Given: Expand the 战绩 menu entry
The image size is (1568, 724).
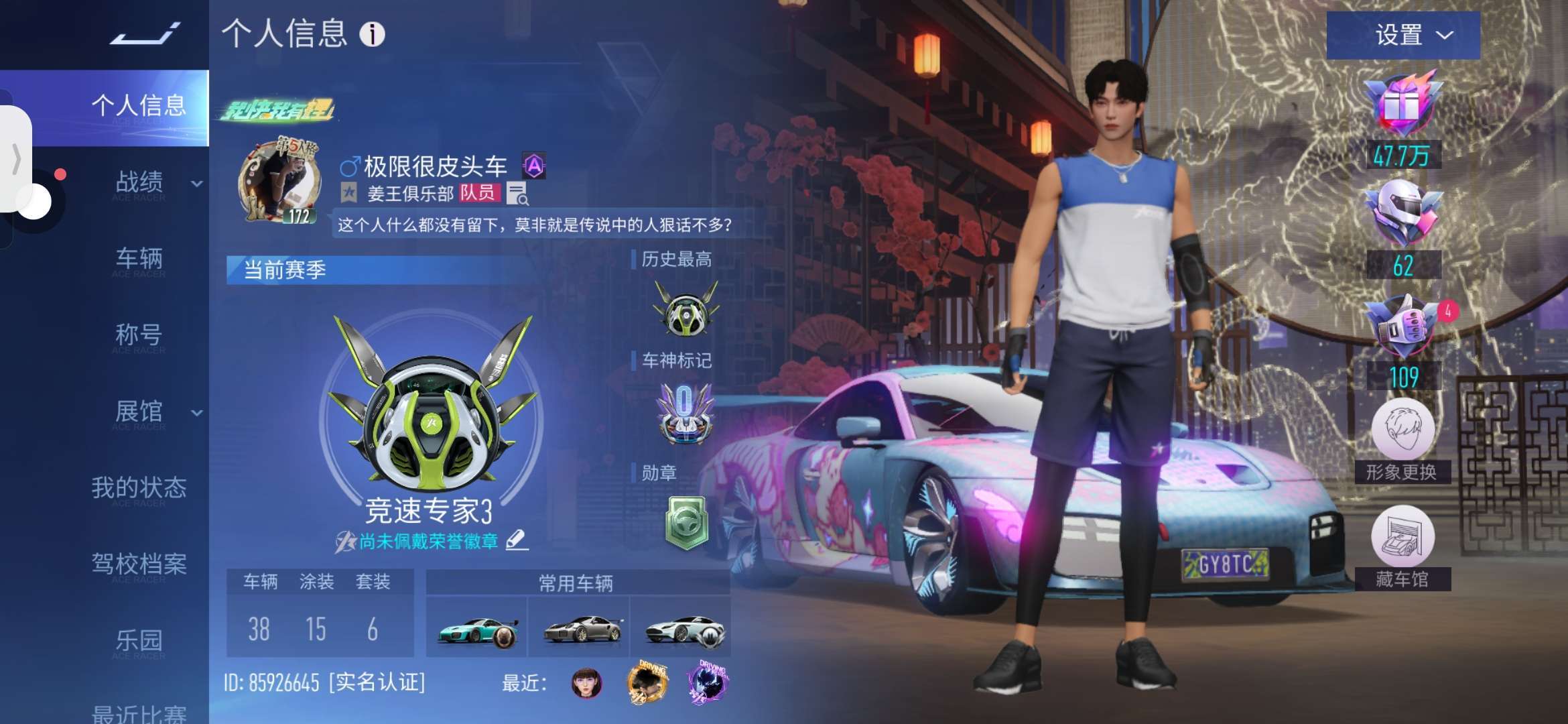Looking at the screenshot, I should [x=155, y=182].
